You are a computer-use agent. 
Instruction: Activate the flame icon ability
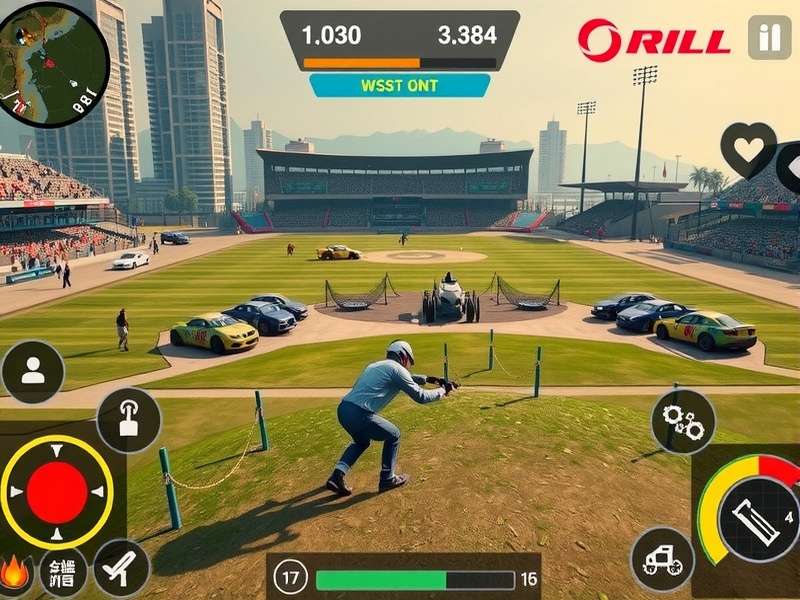click(x=14, y=572)
